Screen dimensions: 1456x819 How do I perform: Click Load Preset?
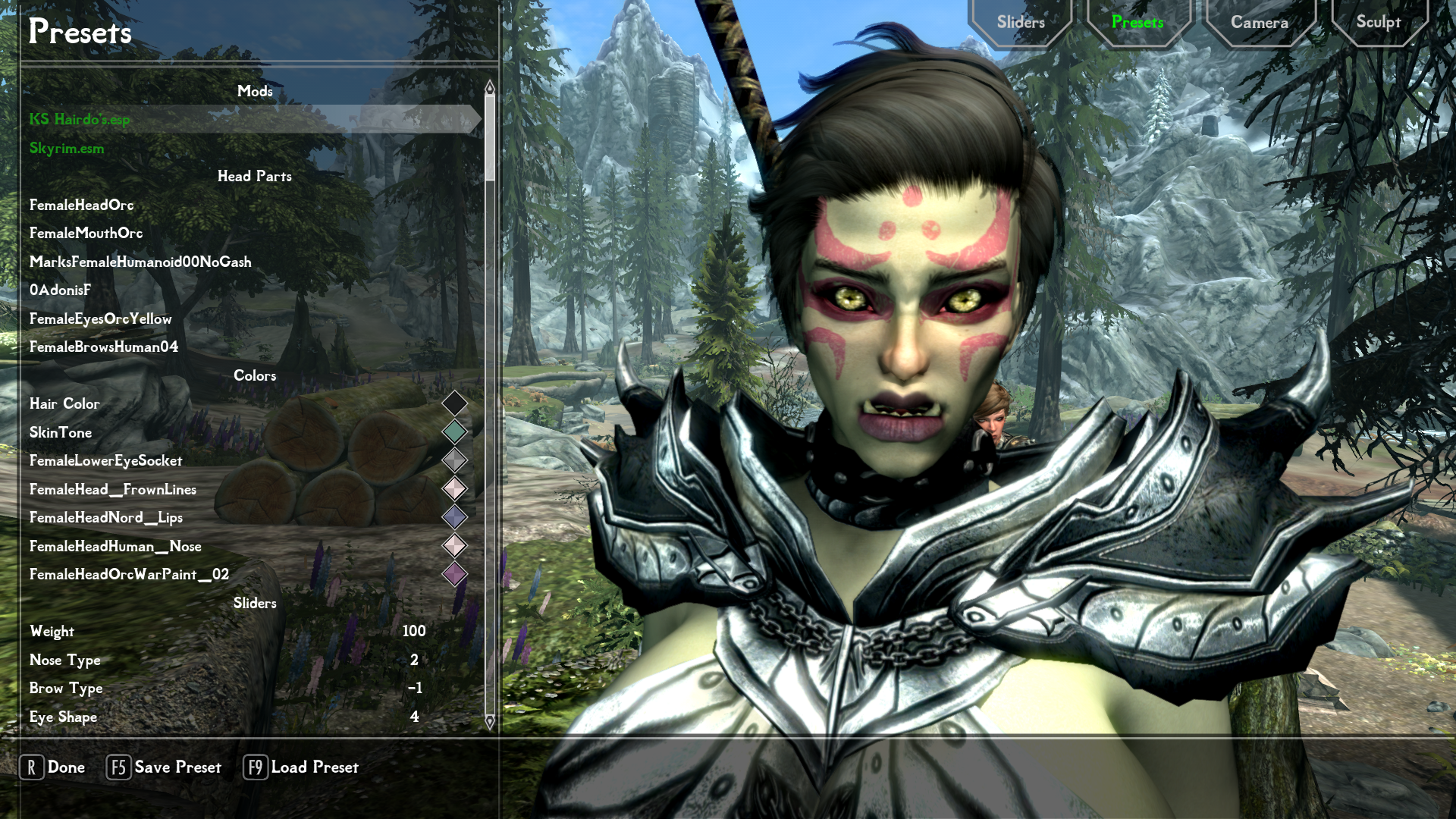[301, 767]
